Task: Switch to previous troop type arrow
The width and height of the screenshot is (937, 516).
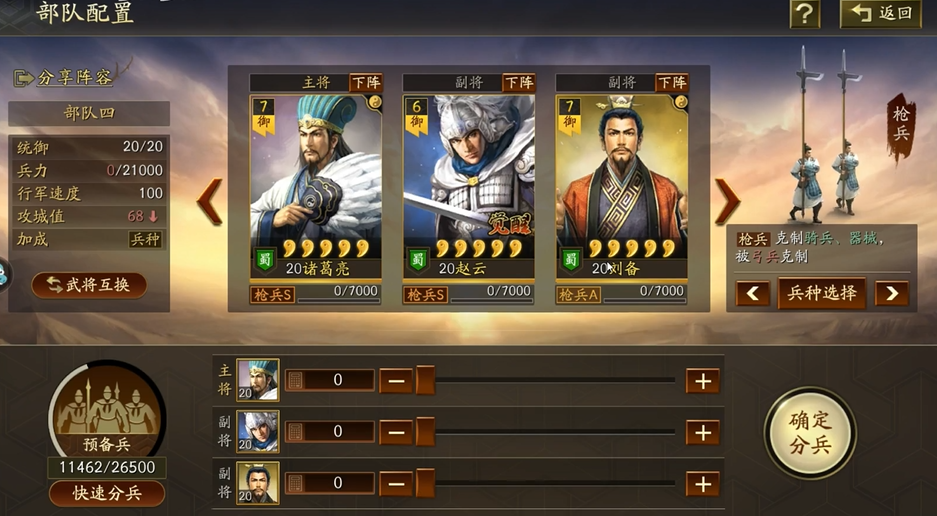Action: point(753,293)
